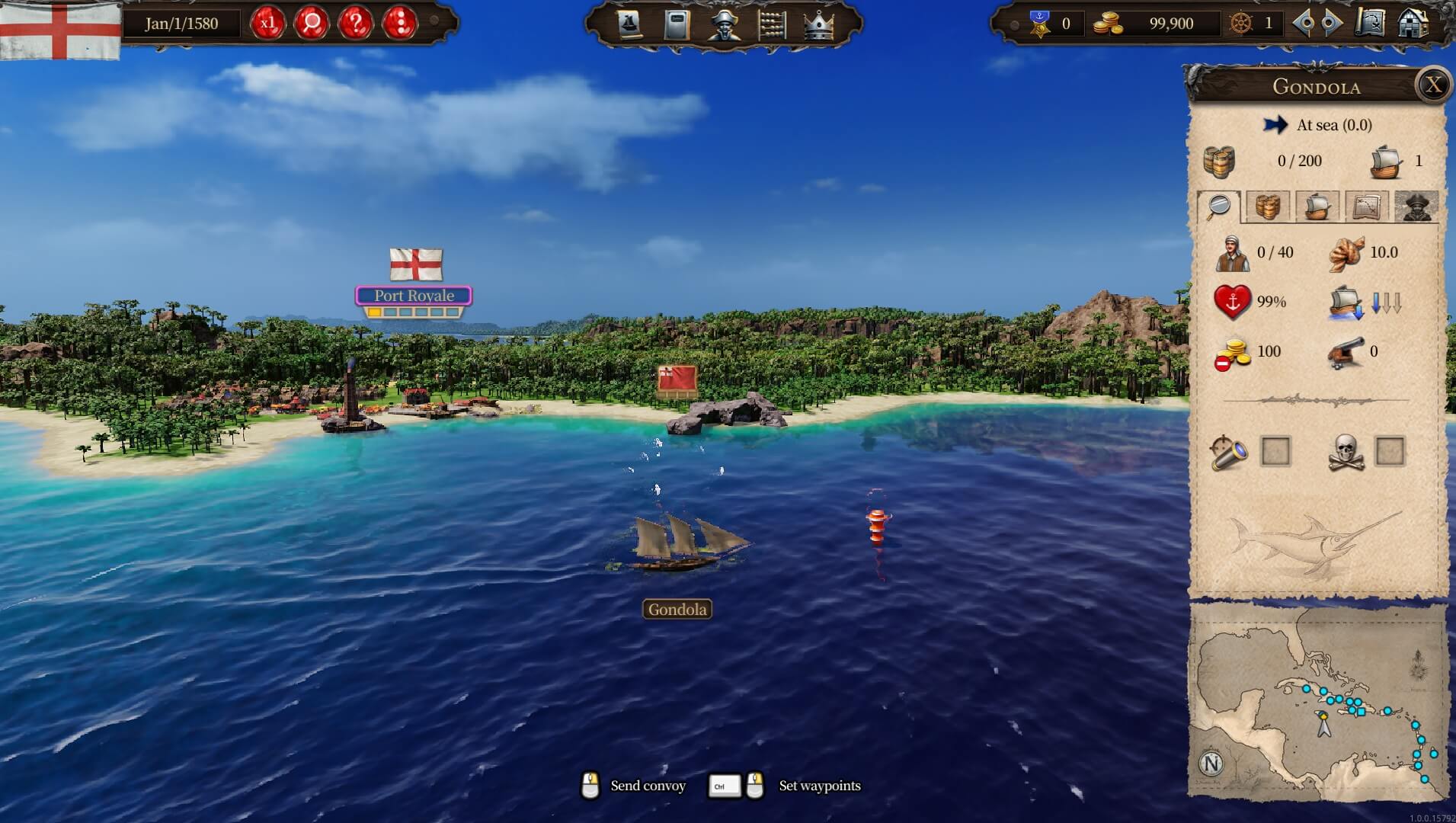1456x823 pixels.
Task: Change the x1 game speed button
Action: pyautogui.click(x=267, y=23)
